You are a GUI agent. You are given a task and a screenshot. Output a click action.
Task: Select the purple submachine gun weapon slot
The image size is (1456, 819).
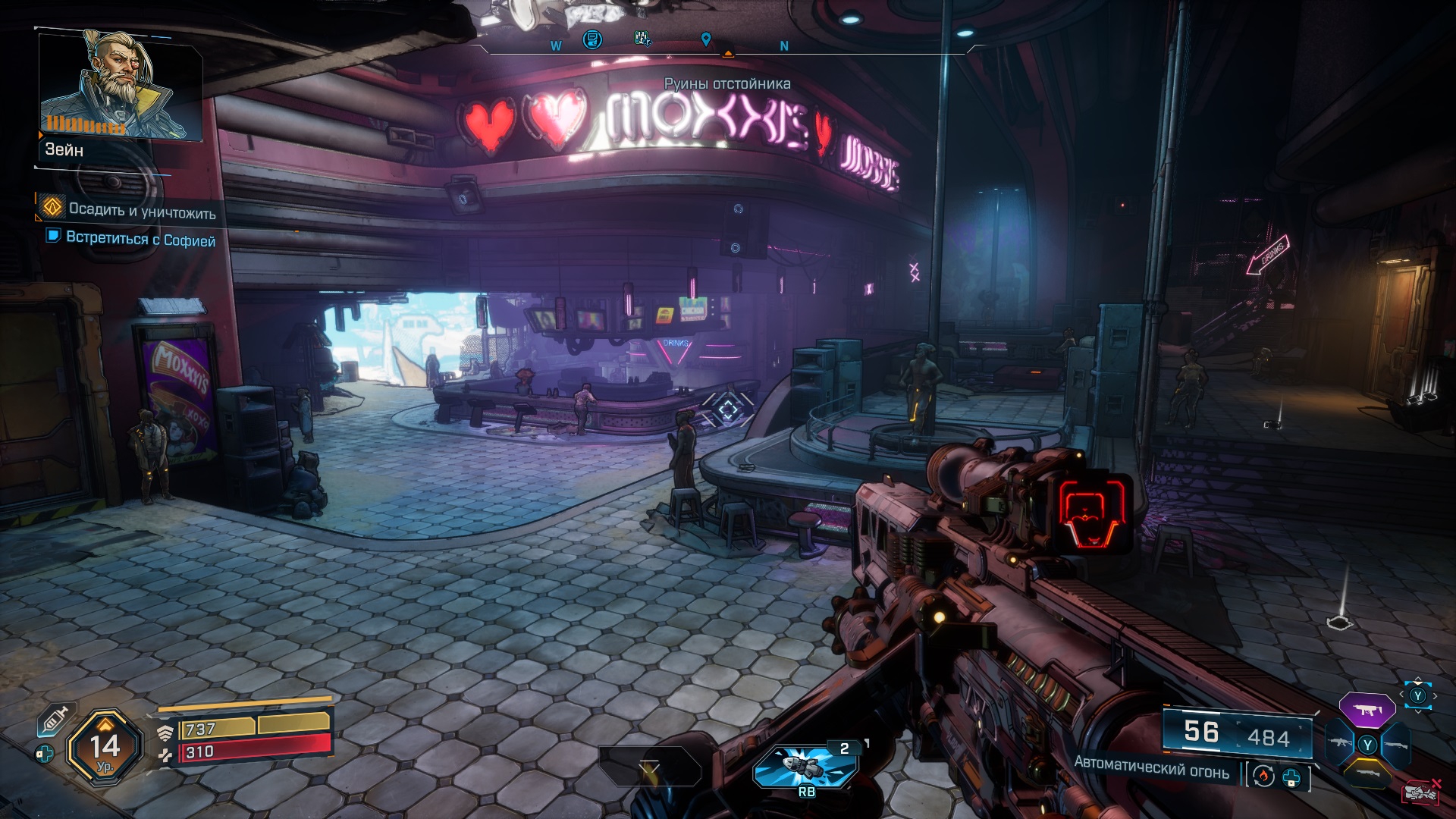(1367, 711)
